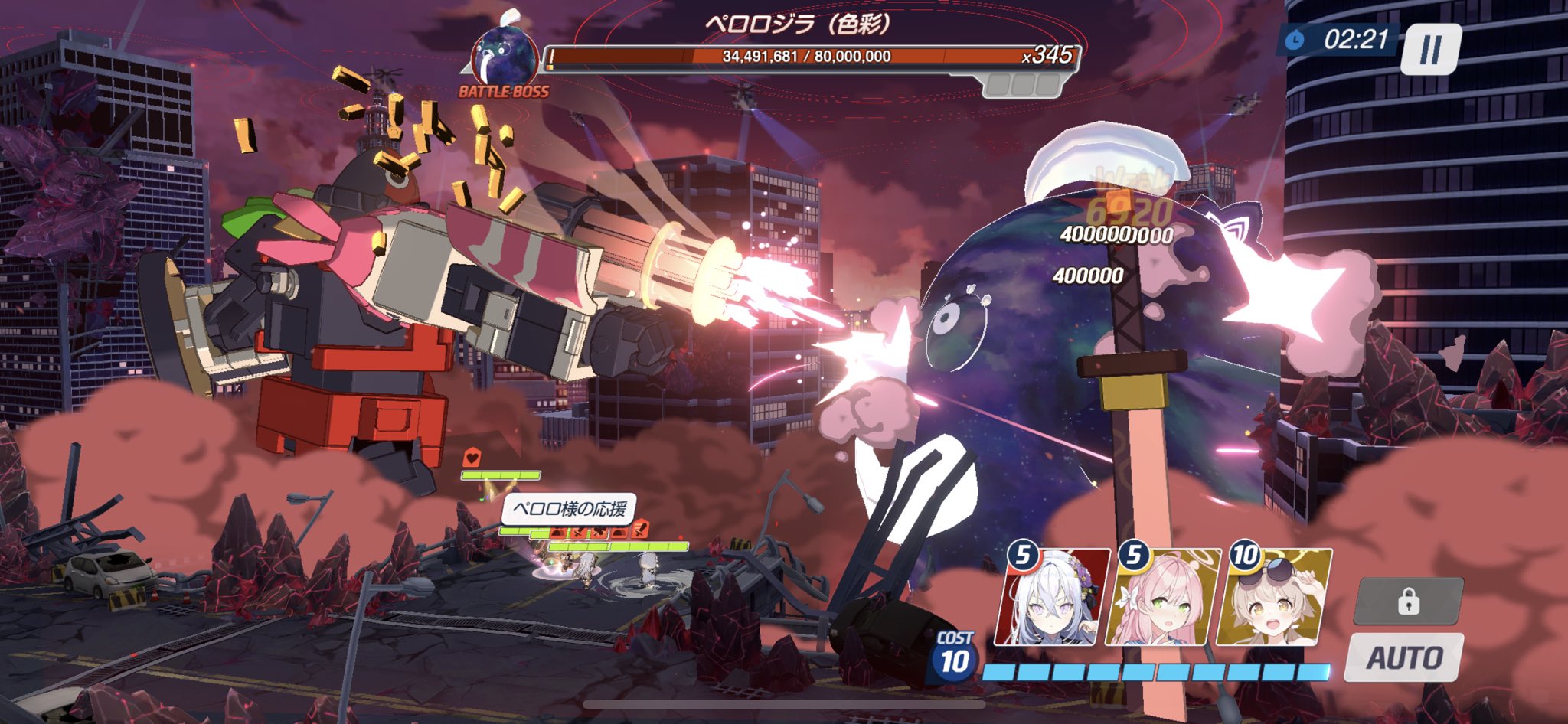Tap the locked speed button

click(x=1408, y=602)
